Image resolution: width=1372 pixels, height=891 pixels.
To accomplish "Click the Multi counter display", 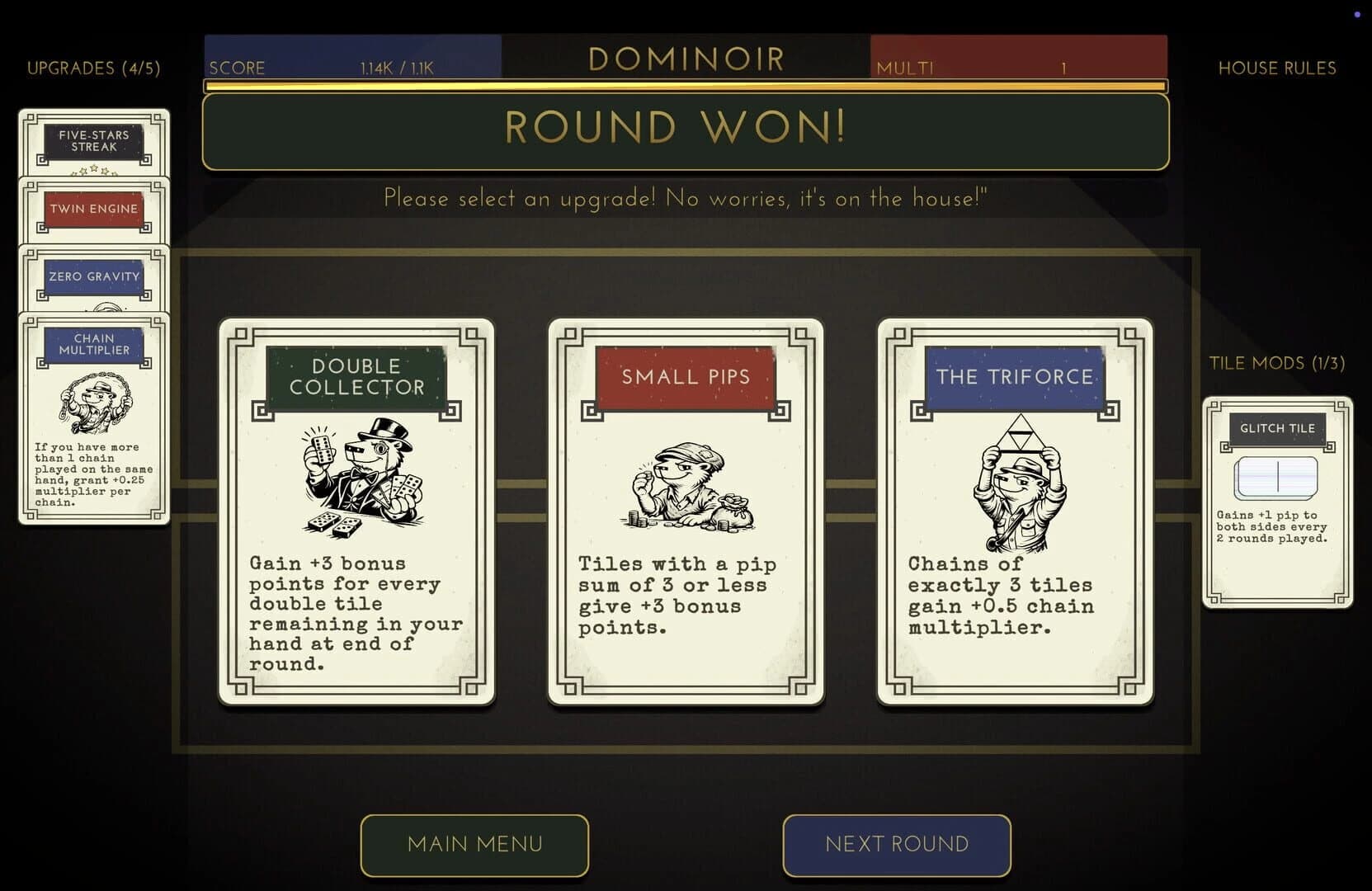I will (x=1019, y=58).
